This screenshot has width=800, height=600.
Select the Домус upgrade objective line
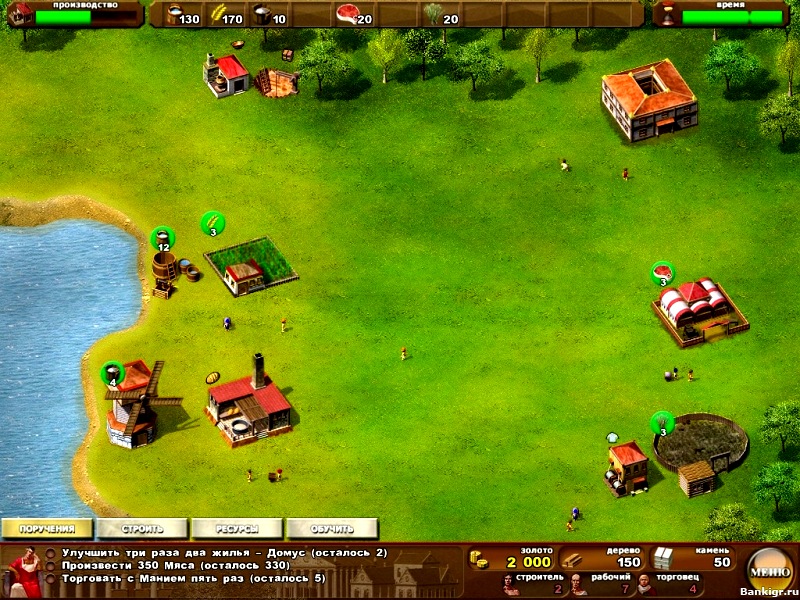(225, 552)
